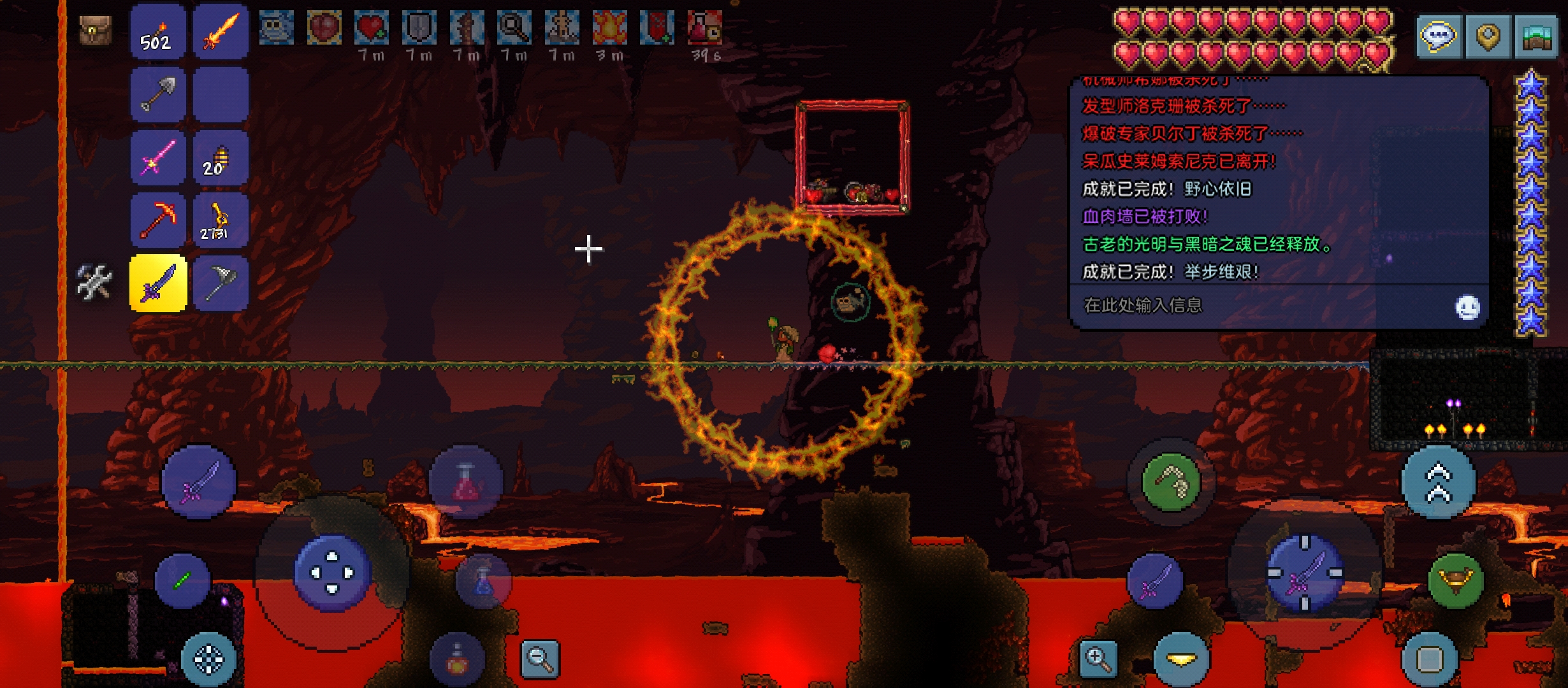Open the world map landscape button

pos(1536,36)
